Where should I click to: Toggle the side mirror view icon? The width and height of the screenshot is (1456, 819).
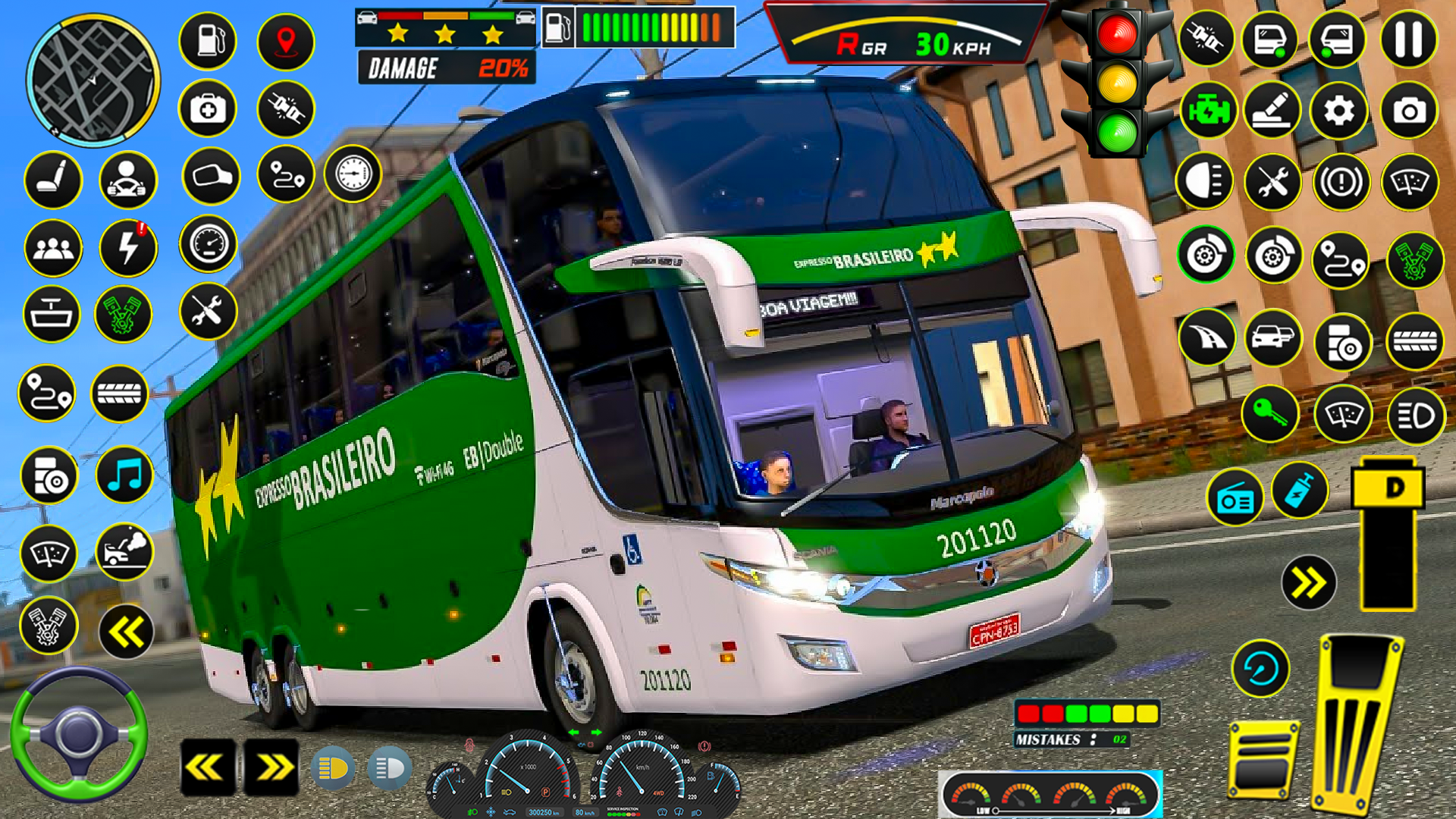click(211, 177)
